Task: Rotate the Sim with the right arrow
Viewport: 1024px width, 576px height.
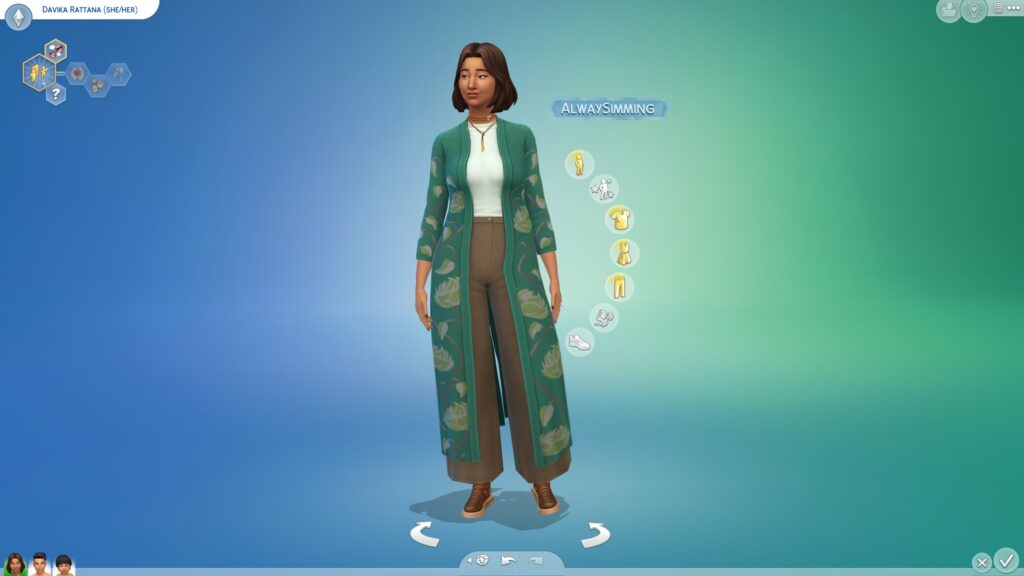Action: [x=596, y=534]
